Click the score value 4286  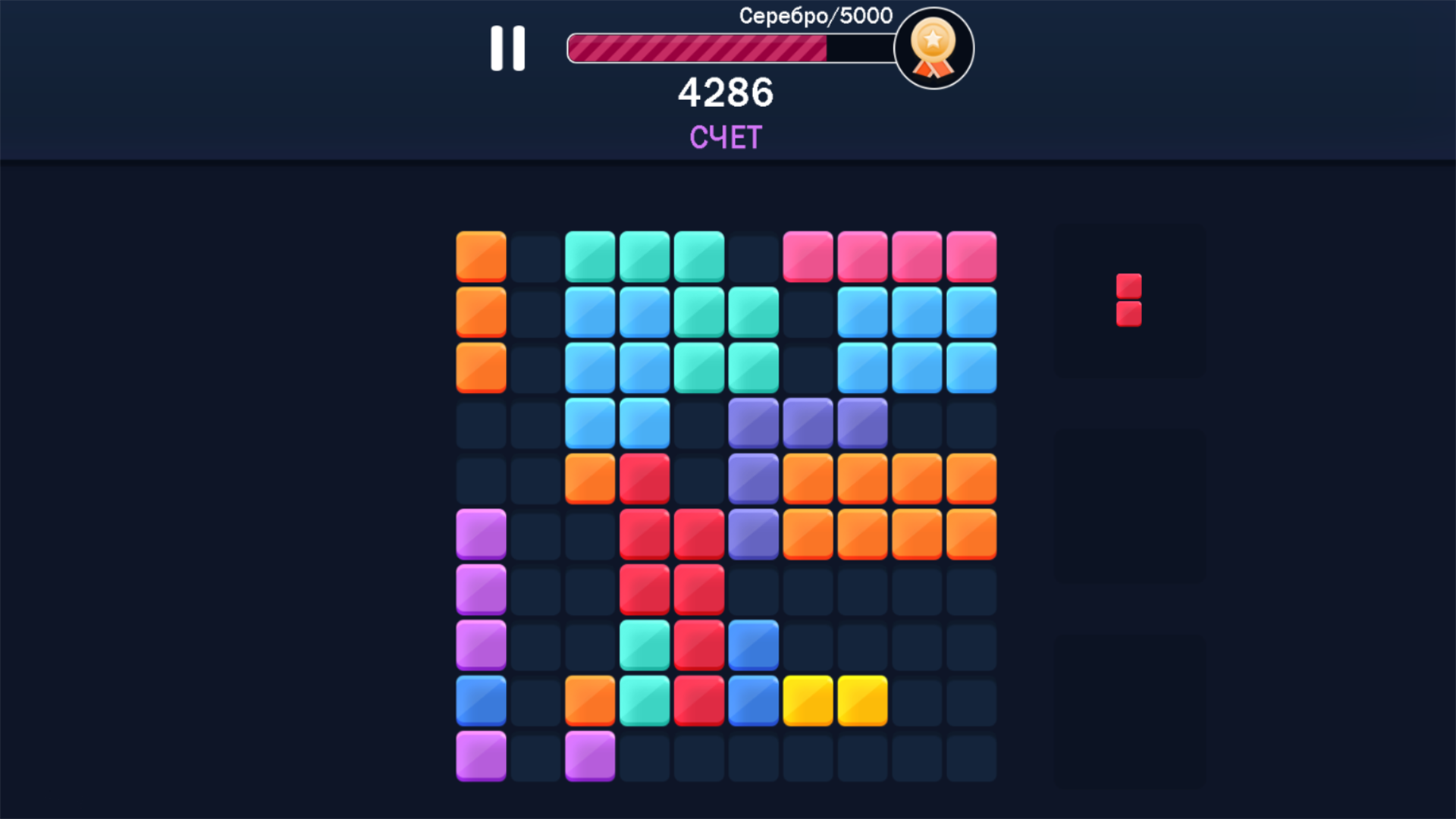(726, 93)
